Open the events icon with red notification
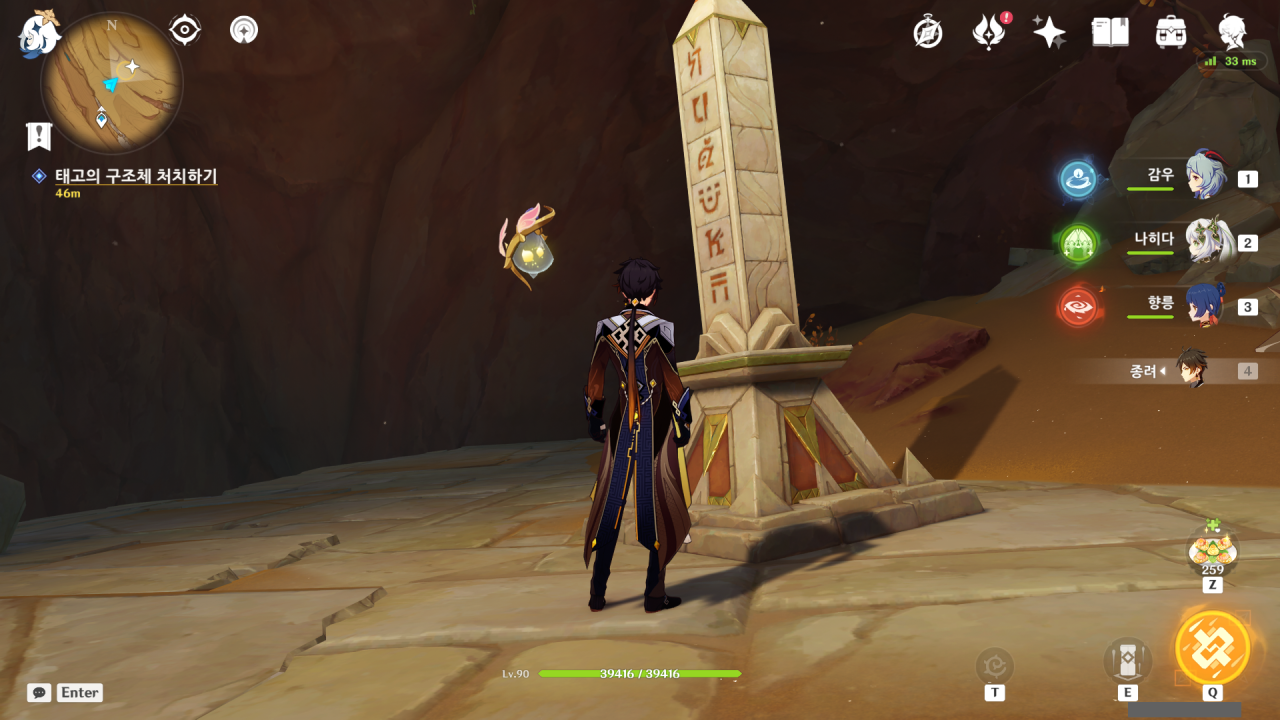This screenshot has height=720, width=1280. (989, 32)
